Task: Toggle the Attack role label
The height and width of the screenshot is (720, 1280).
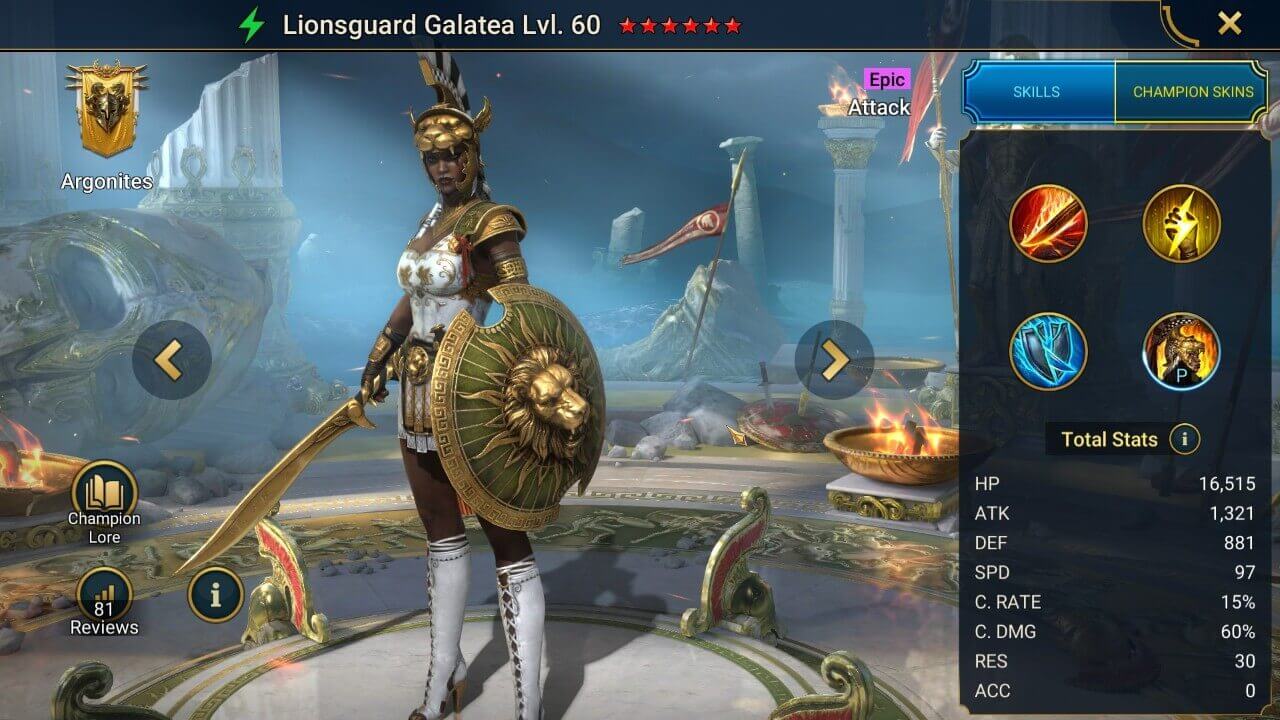Action: 879,107
